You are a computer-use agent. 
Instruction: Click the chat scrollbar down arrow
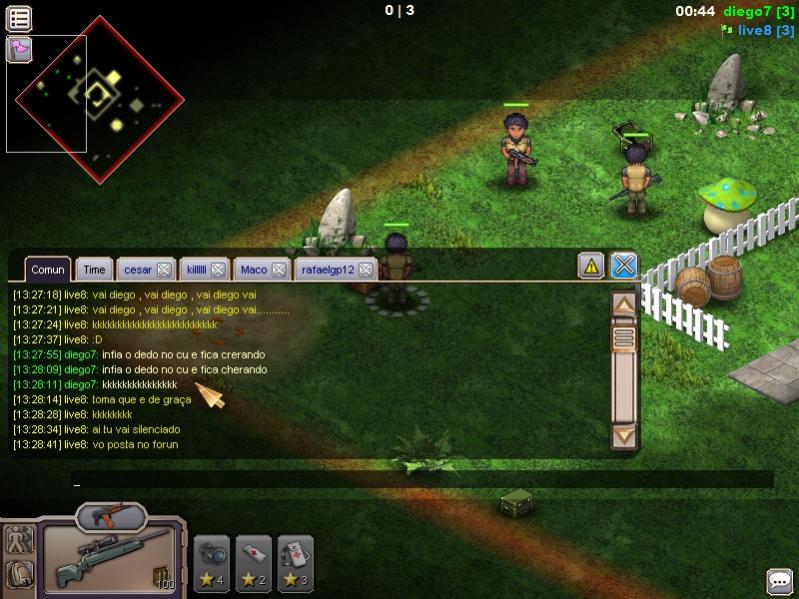[624, 435]
